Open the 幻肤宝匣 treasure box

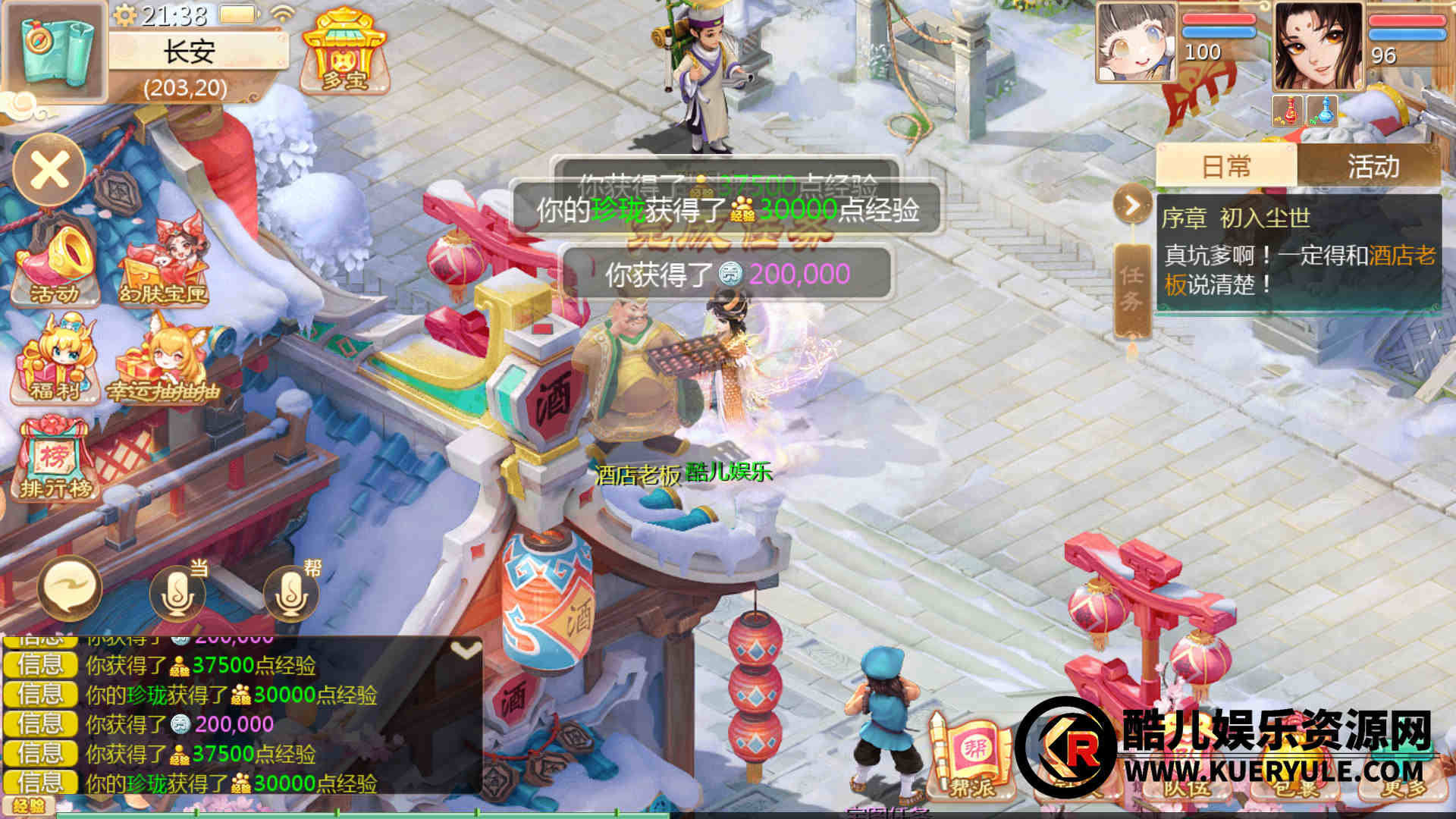click(164, 263)
